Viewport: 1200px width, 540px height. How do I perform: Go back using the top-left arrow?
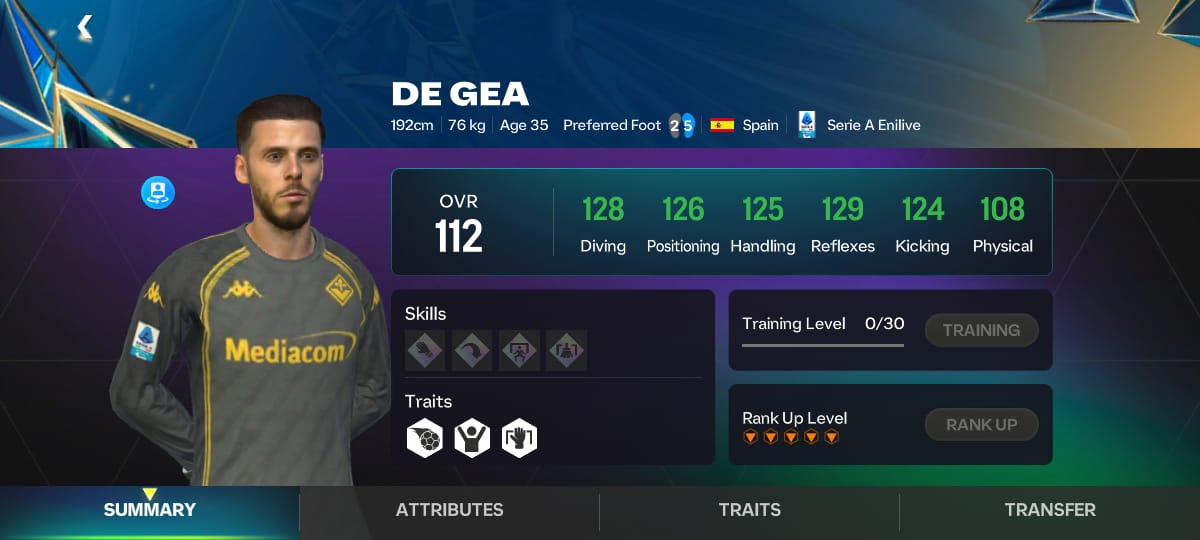coord(85,27)
